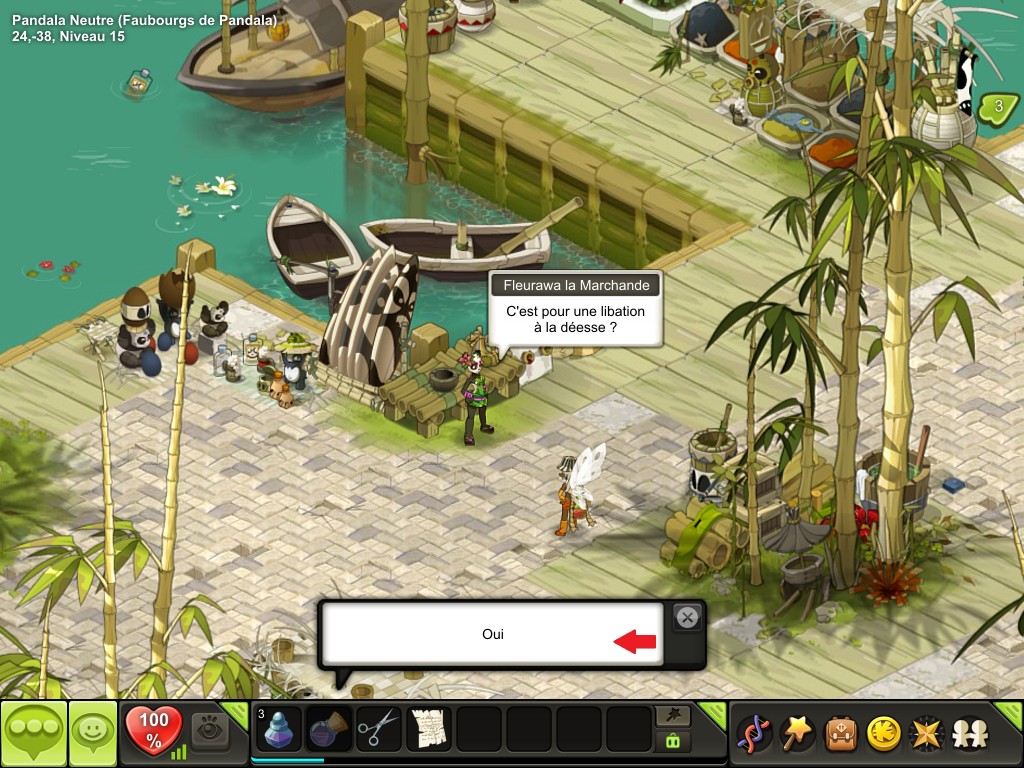Switch hotbar to the green bag items tab
The image size is (1024, 768).
[x=672, y=742]
